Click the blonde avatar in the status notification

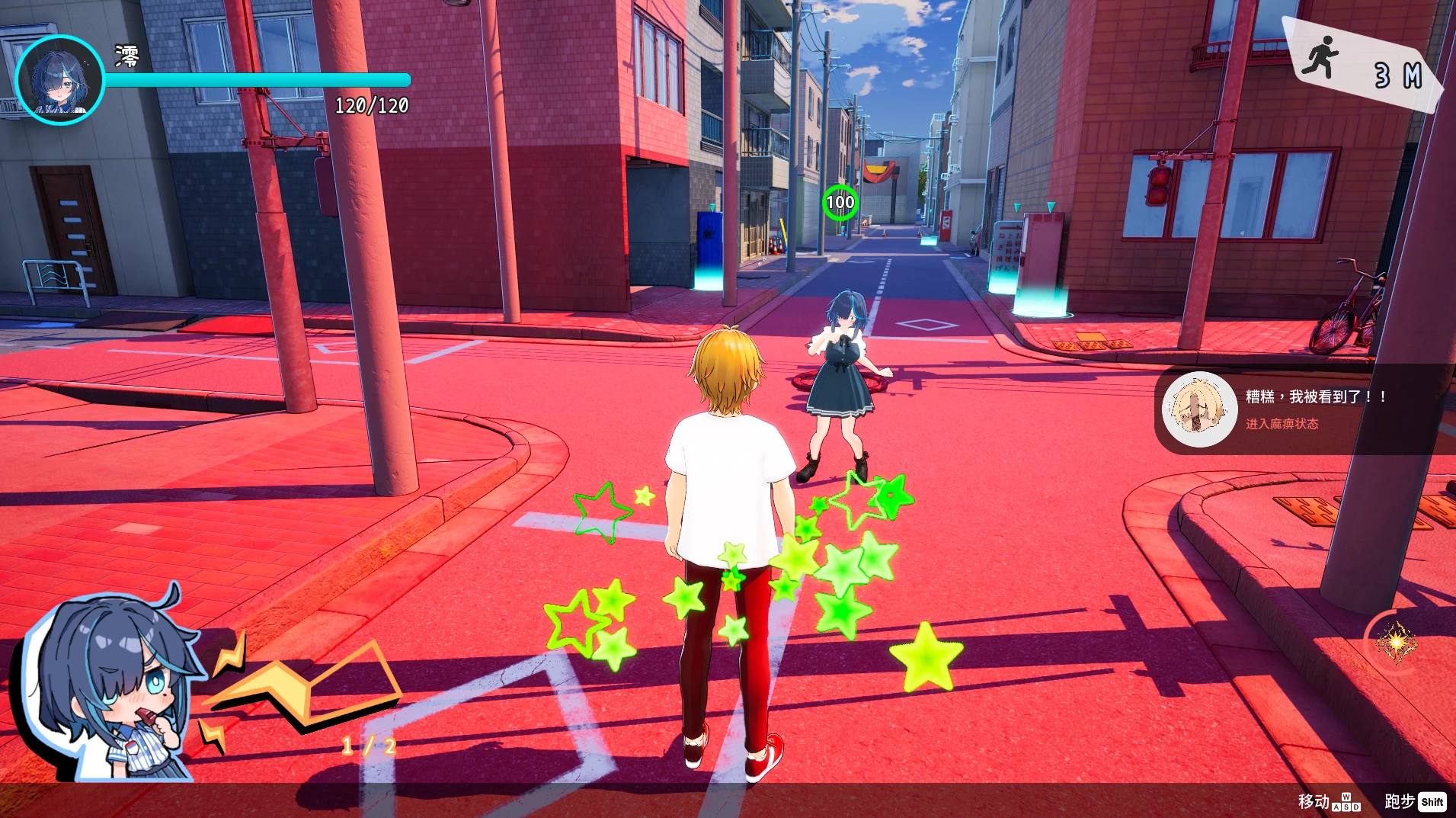(1198, 409)
